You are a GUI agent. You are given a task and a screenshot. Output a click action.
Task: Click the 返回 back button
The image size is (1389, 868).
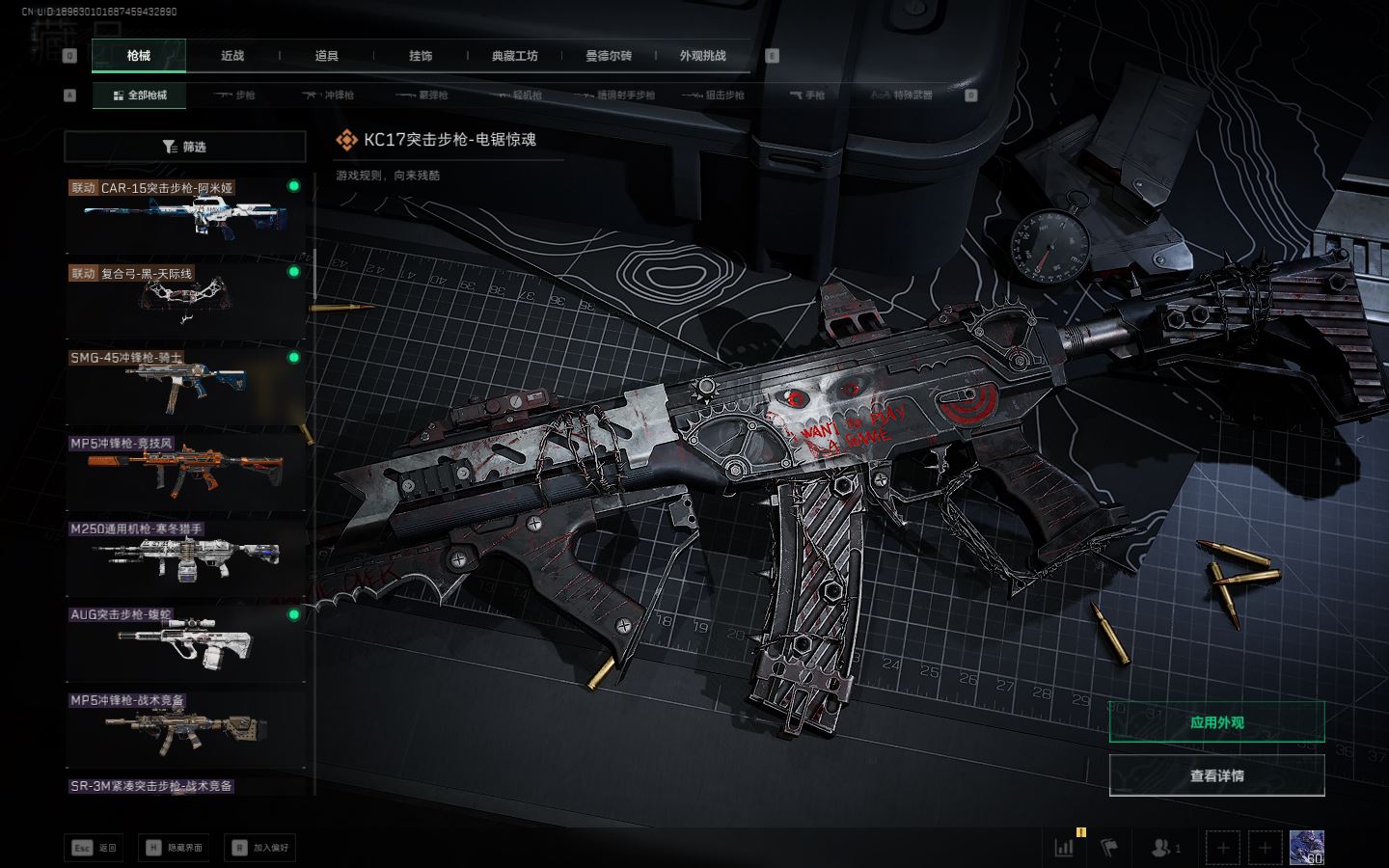[95, 848]
